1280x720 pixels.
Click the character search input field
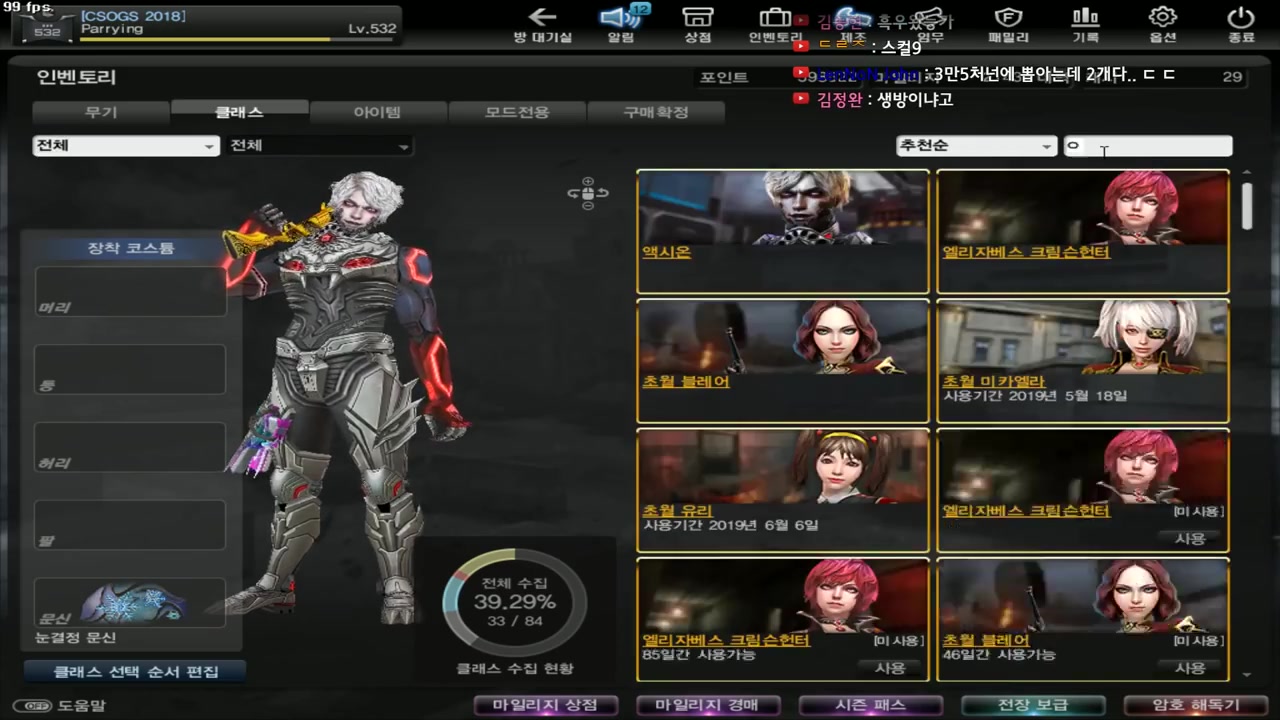point(1148,146)
